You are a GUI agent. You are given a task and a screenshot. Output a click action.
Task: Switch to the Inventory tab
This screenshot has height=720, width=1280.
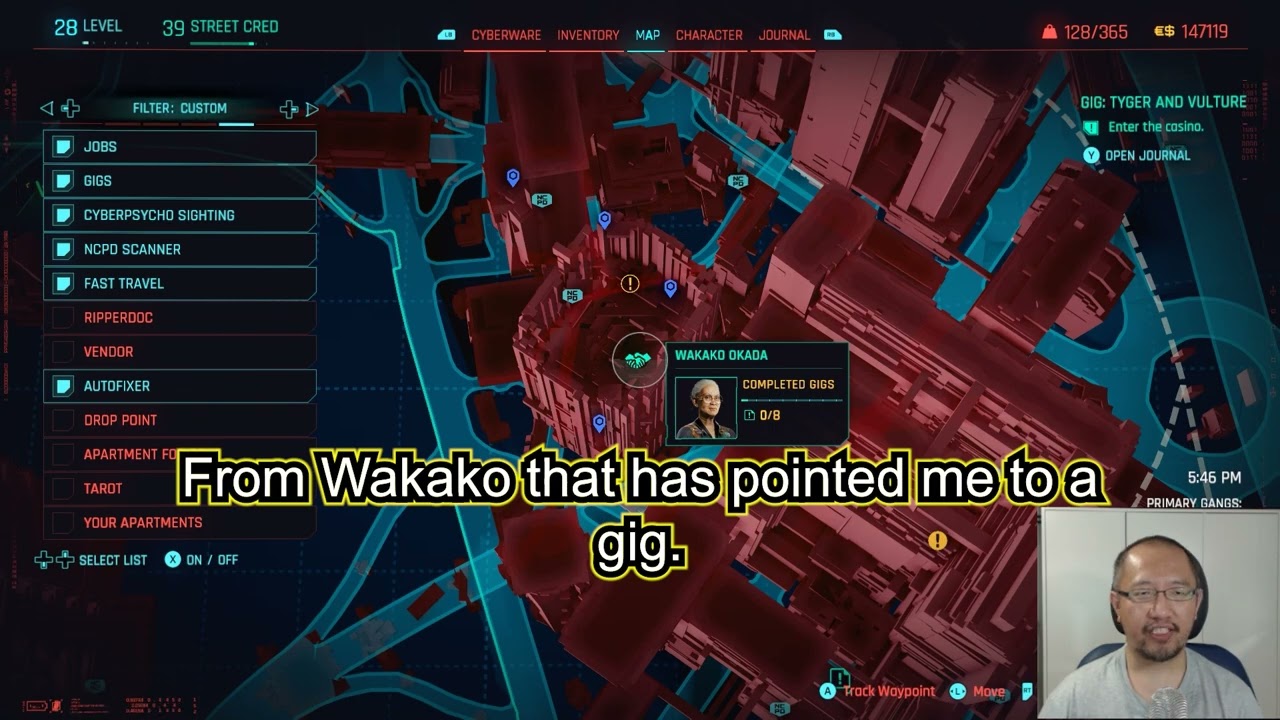[586, 34]
